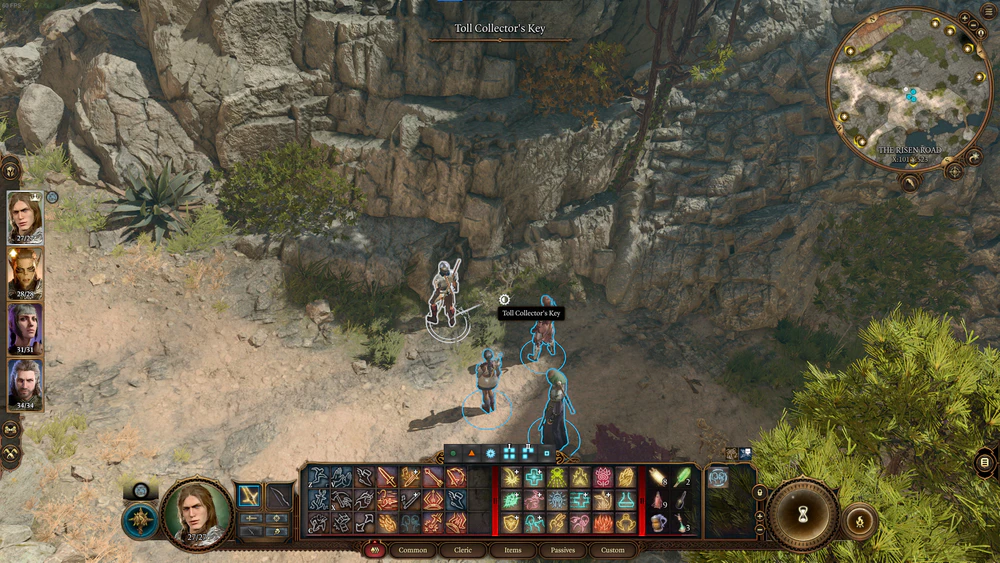
Task: Open the Cleric hotbar tab
Action: (x=464, y=550)
